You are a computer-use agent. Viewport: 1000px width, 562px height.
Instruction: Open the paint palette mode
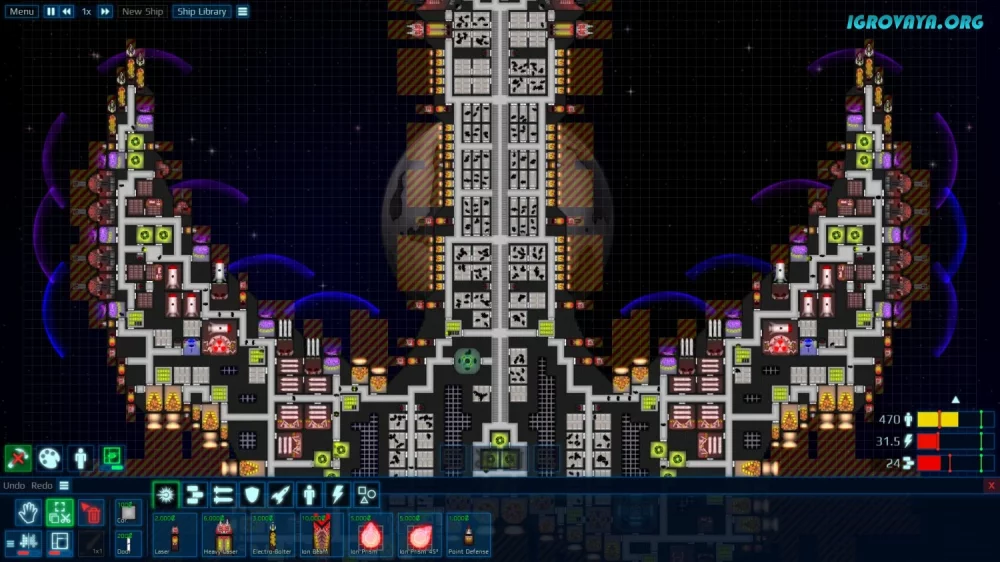pyautogui.click(x=49, y=457)
